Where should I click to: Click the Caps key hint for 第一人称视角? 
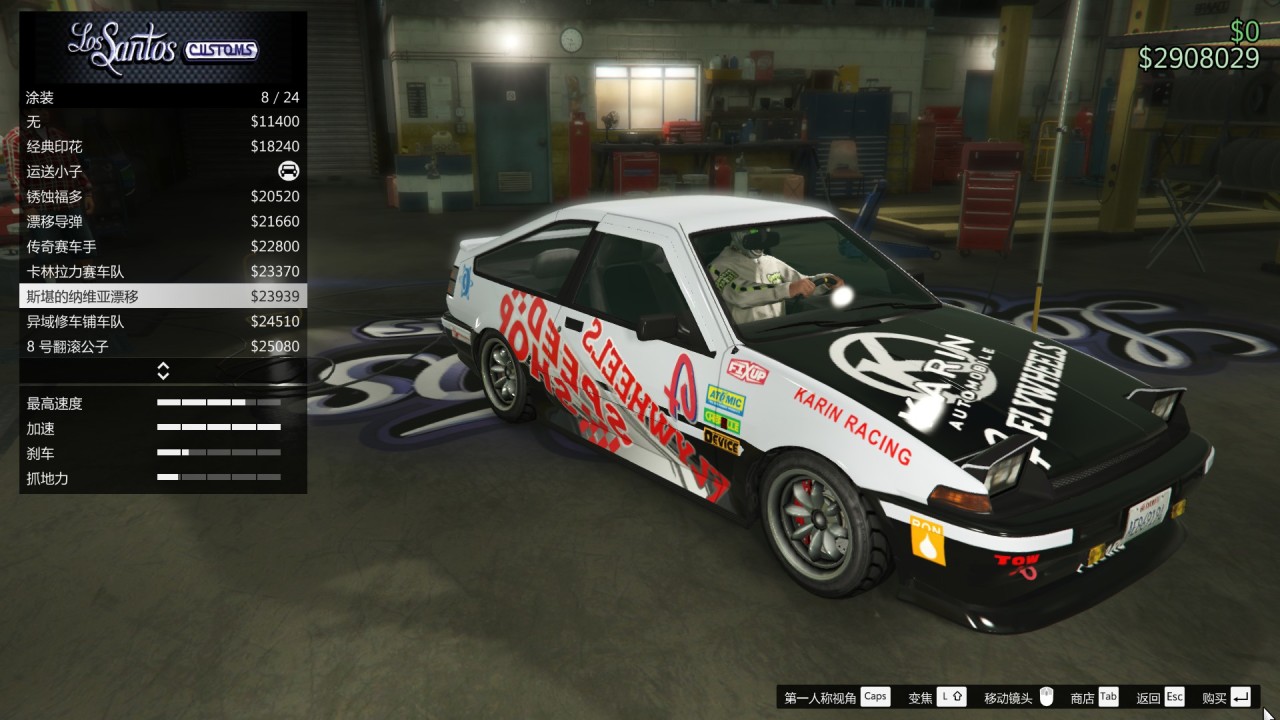click(x=875, y=696)
